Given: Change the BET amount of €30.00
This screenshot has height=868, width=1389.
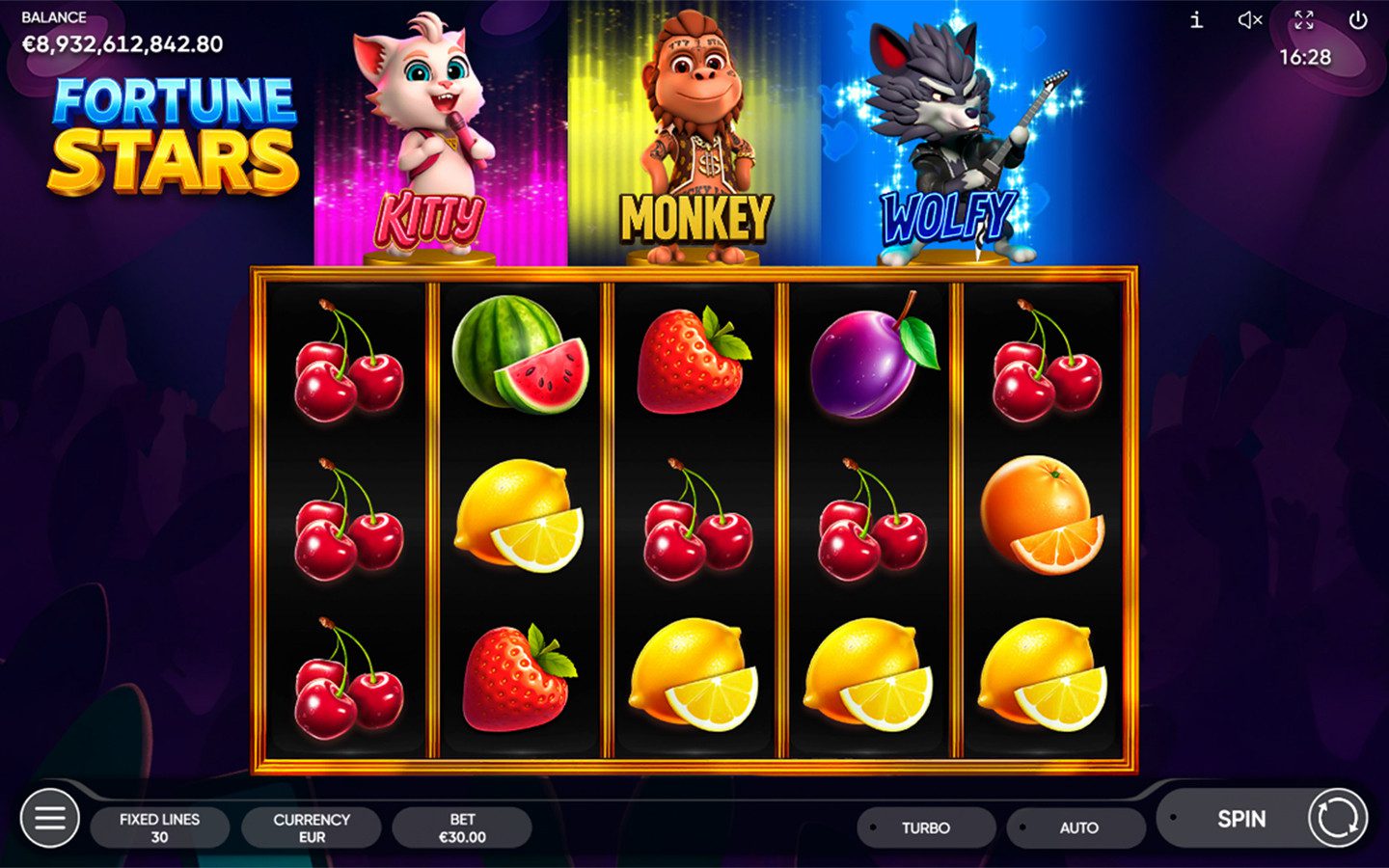Looking at the screenshot, I should (x=462, y=827).
